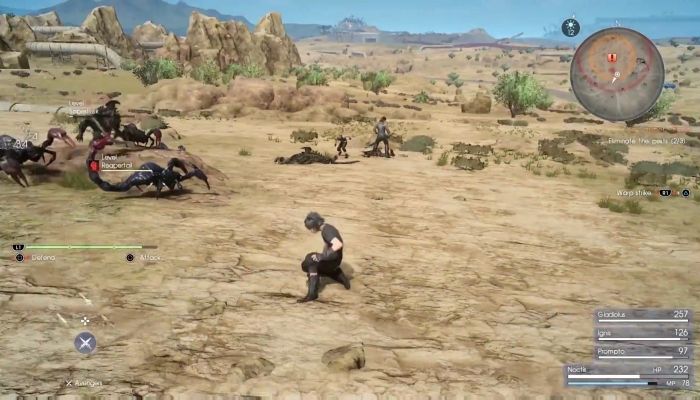Click the time-of-day sun icon
The image size is (700, 400).
click(x=571, y=27)
